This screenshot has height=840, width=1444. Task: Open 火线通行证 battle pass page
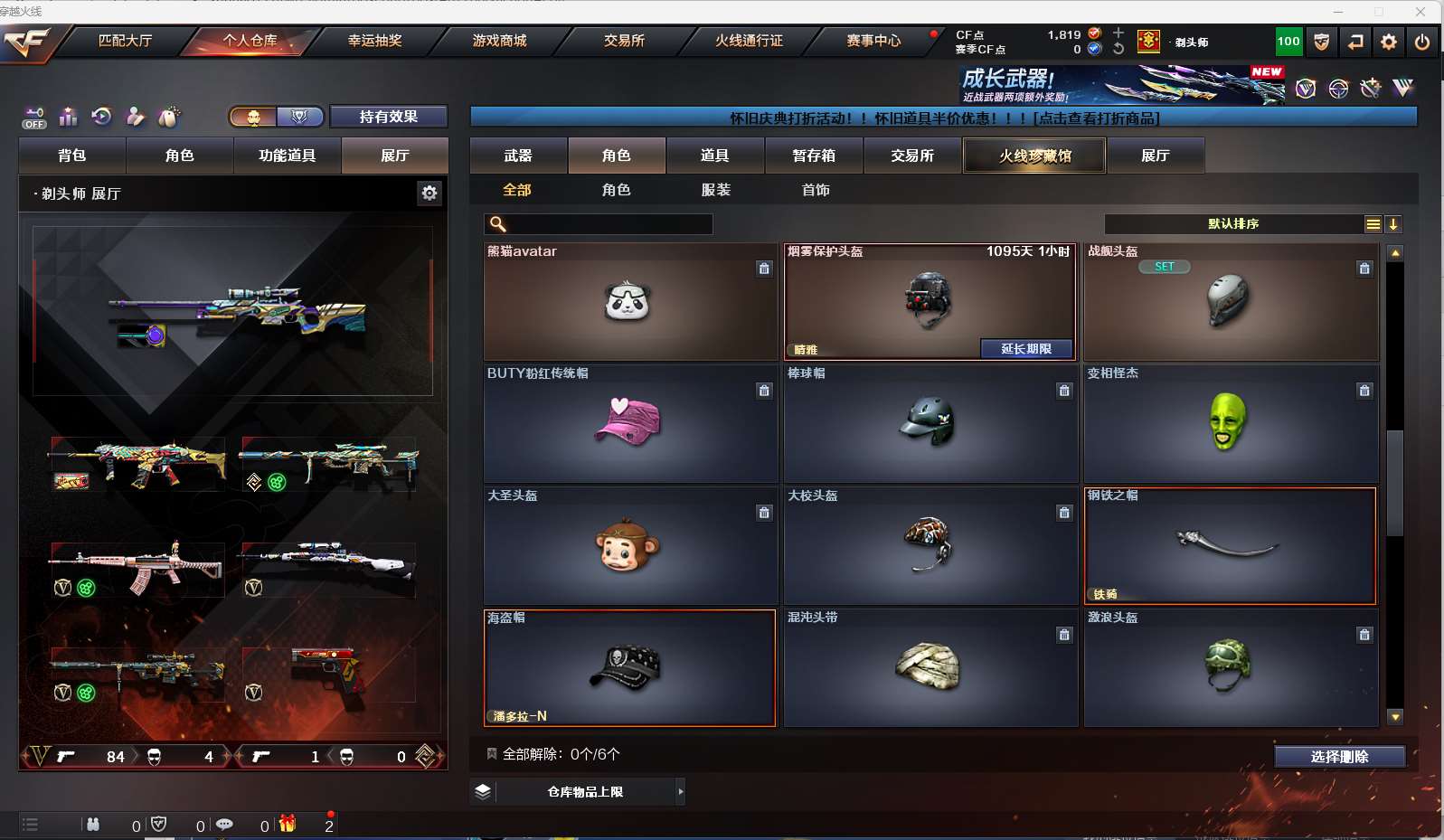point(749,41)
